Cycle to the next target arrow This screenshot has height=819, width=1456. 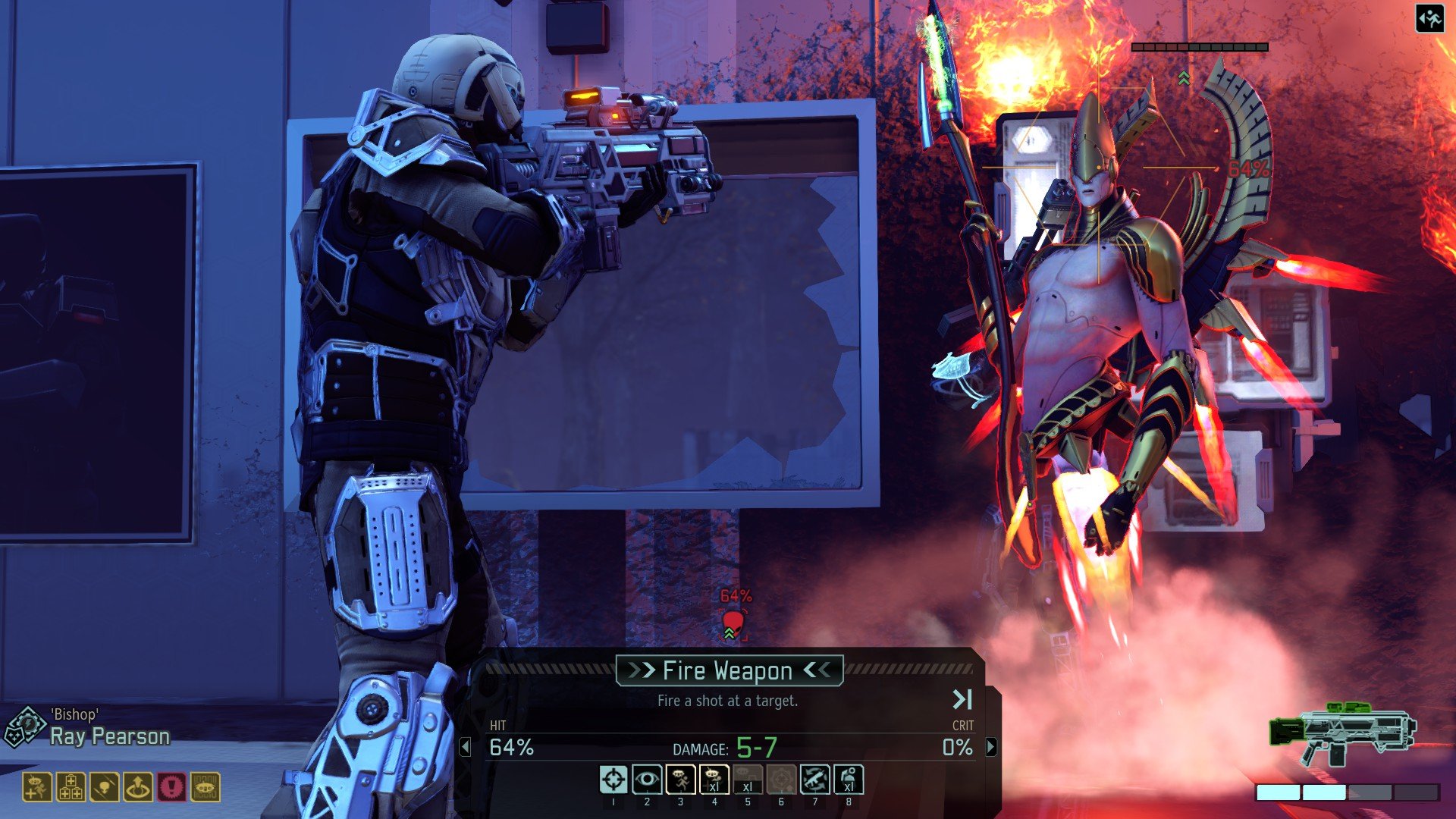(x=991, y=748)
